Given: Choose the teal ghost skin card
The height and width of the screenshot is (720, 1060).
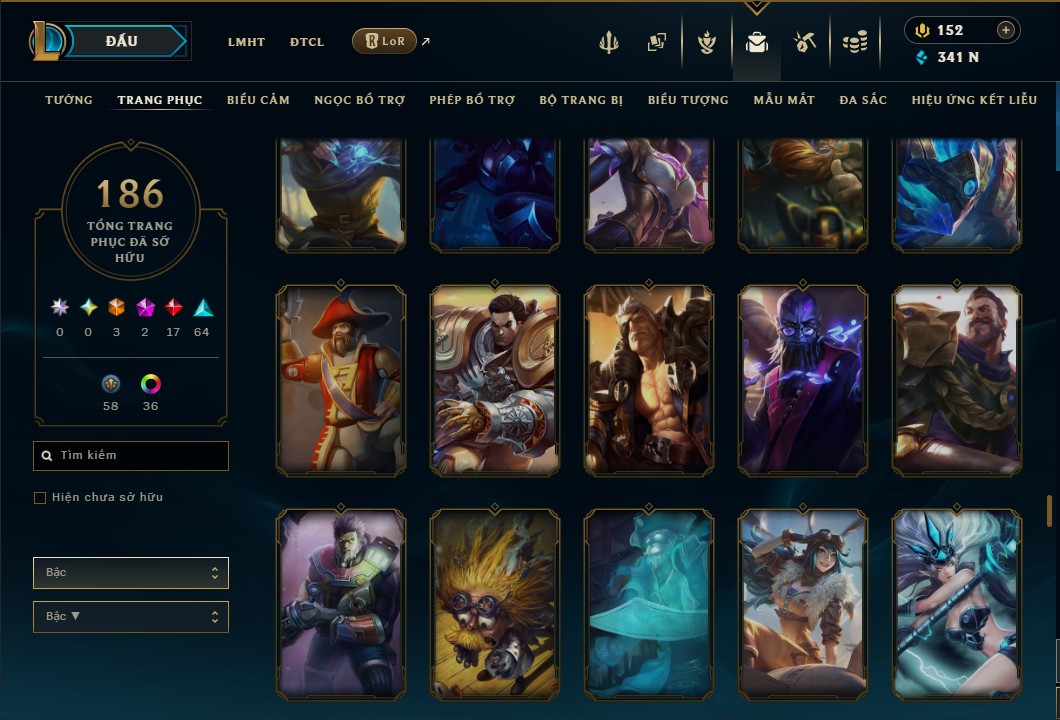Looking at the screenshot, I should (649, 604).
